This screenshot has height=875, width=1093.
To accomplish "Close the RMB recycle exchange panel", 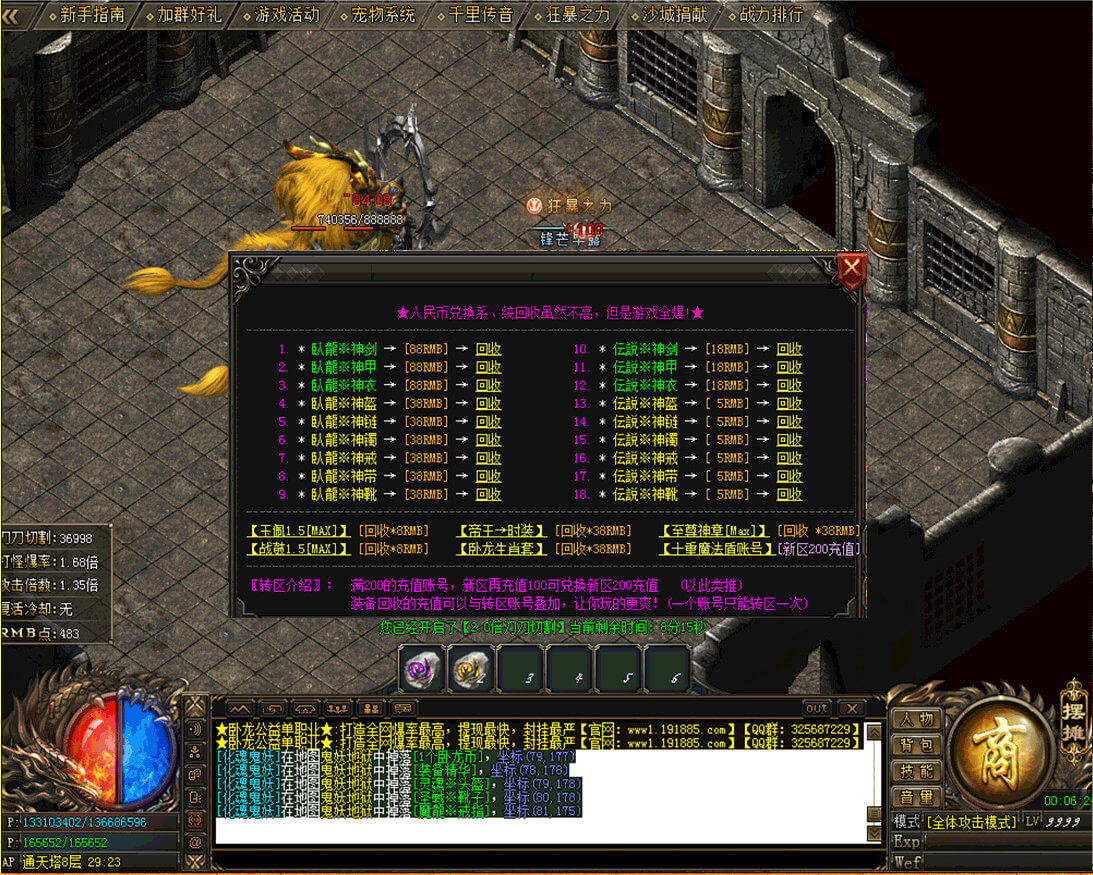I will (x=851, y=268).
